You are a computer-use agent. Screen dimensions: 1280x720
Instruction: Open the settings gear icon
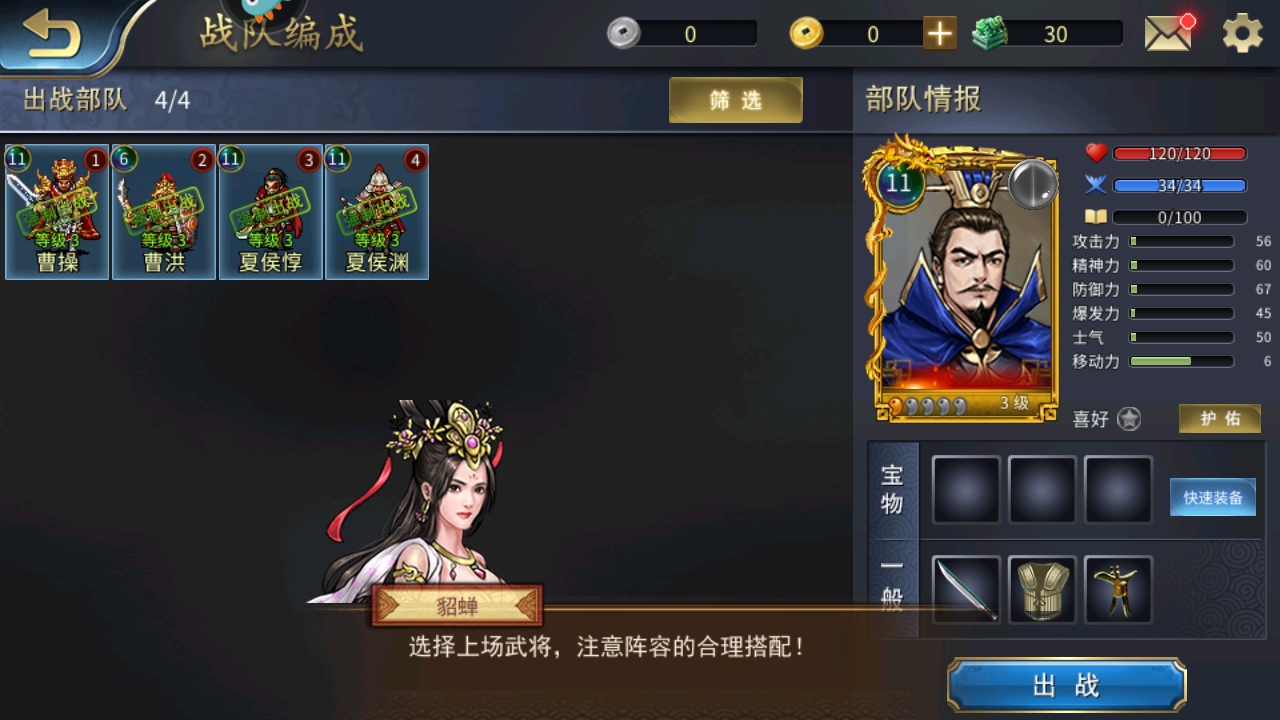pos(1241,32)
